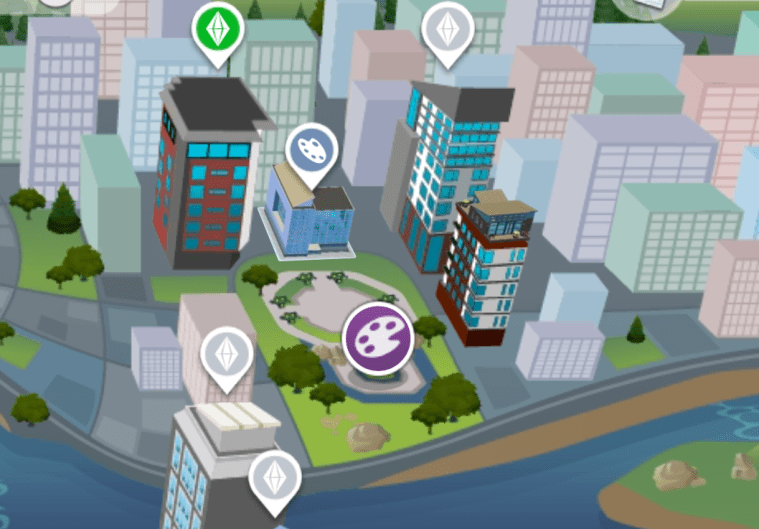Open the blue paint palette lot pin

pyautogui.click(x=313, y=153)
